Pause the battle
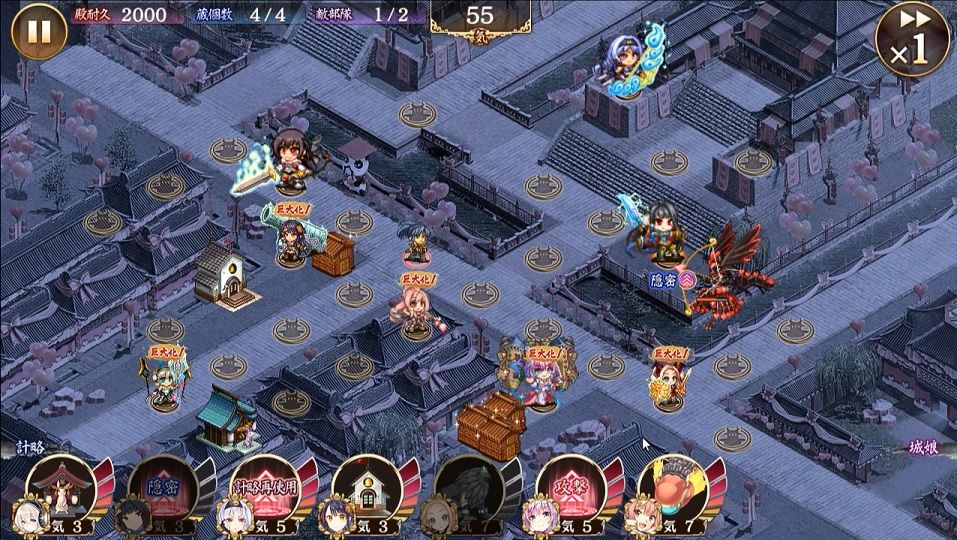This screenshot has width=957, height=540. (x=38, y=32)
